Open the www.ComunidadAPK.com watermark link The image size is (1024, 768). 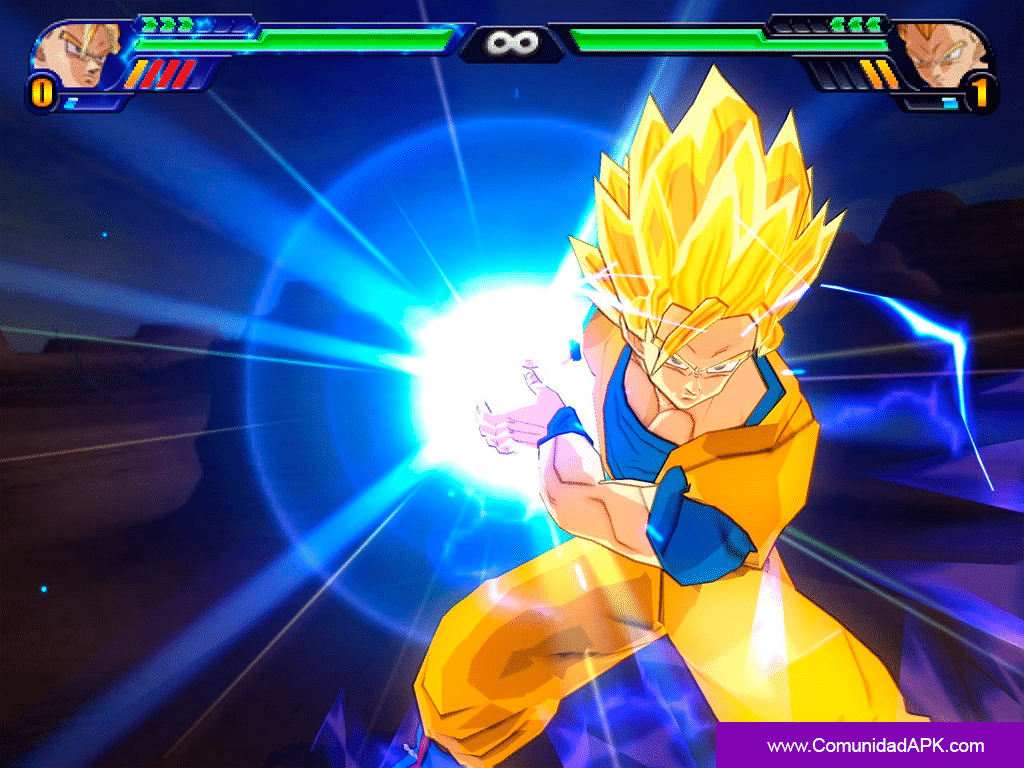(x=875, y=746)
